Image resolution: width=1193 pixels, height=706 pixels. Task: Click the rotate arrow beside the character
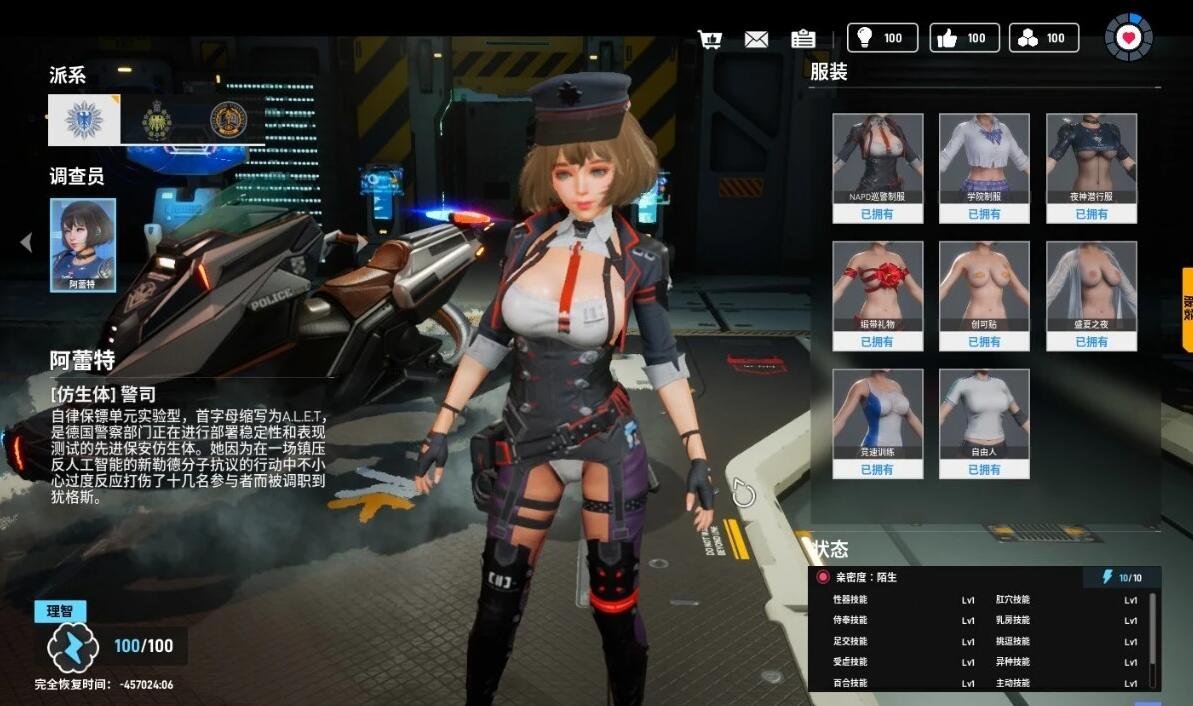[x=740, y=492]
